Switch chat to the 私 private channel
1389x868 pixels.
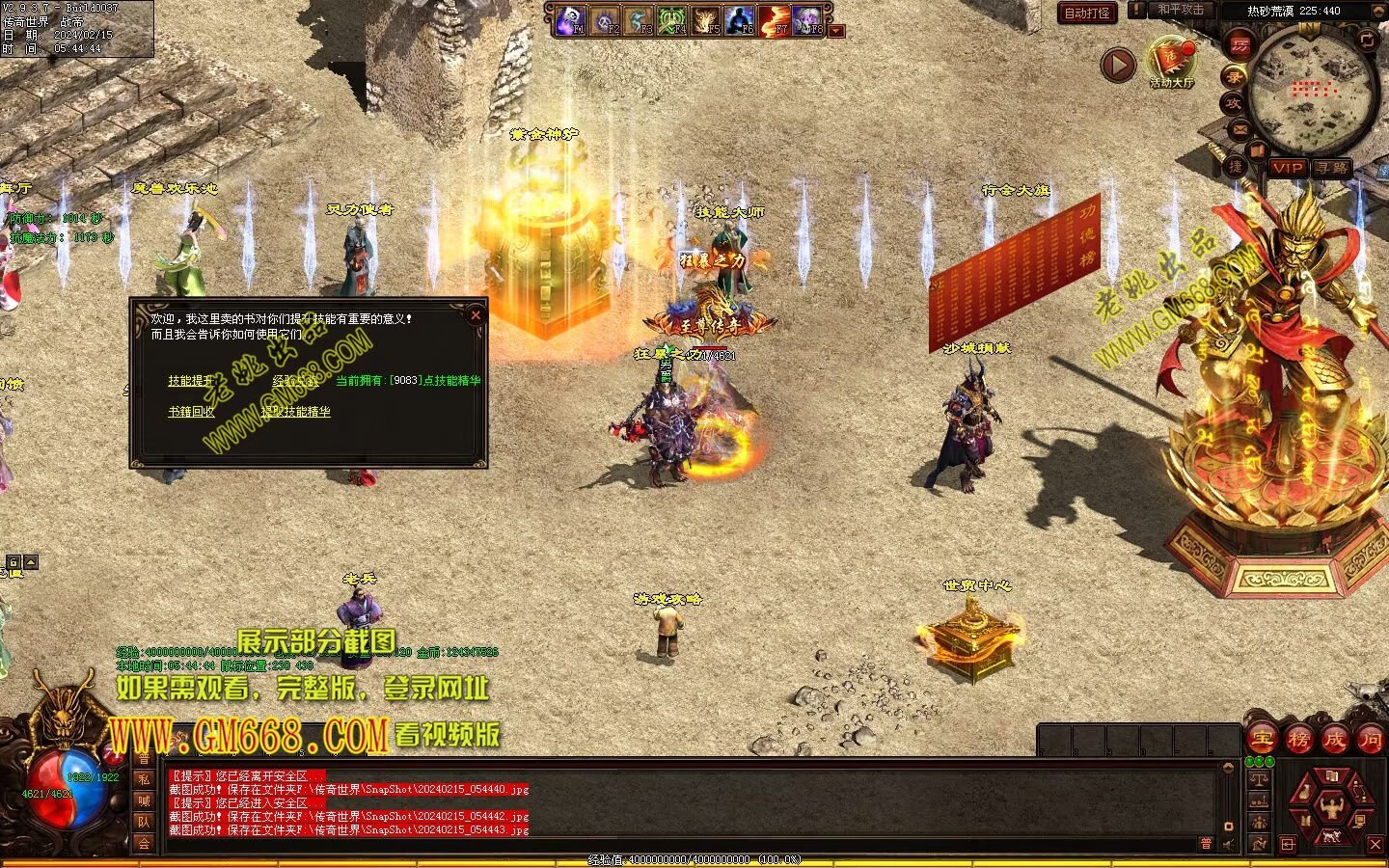(144, 779)
